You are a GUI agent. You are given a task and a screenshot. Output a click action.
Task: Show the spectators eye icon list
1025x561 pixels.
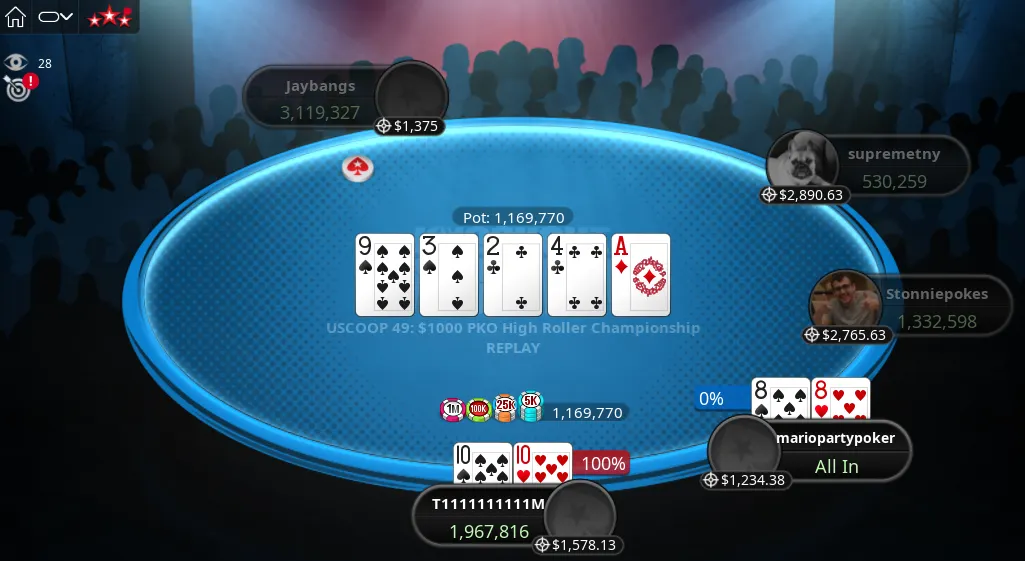(x=15, y=63)
